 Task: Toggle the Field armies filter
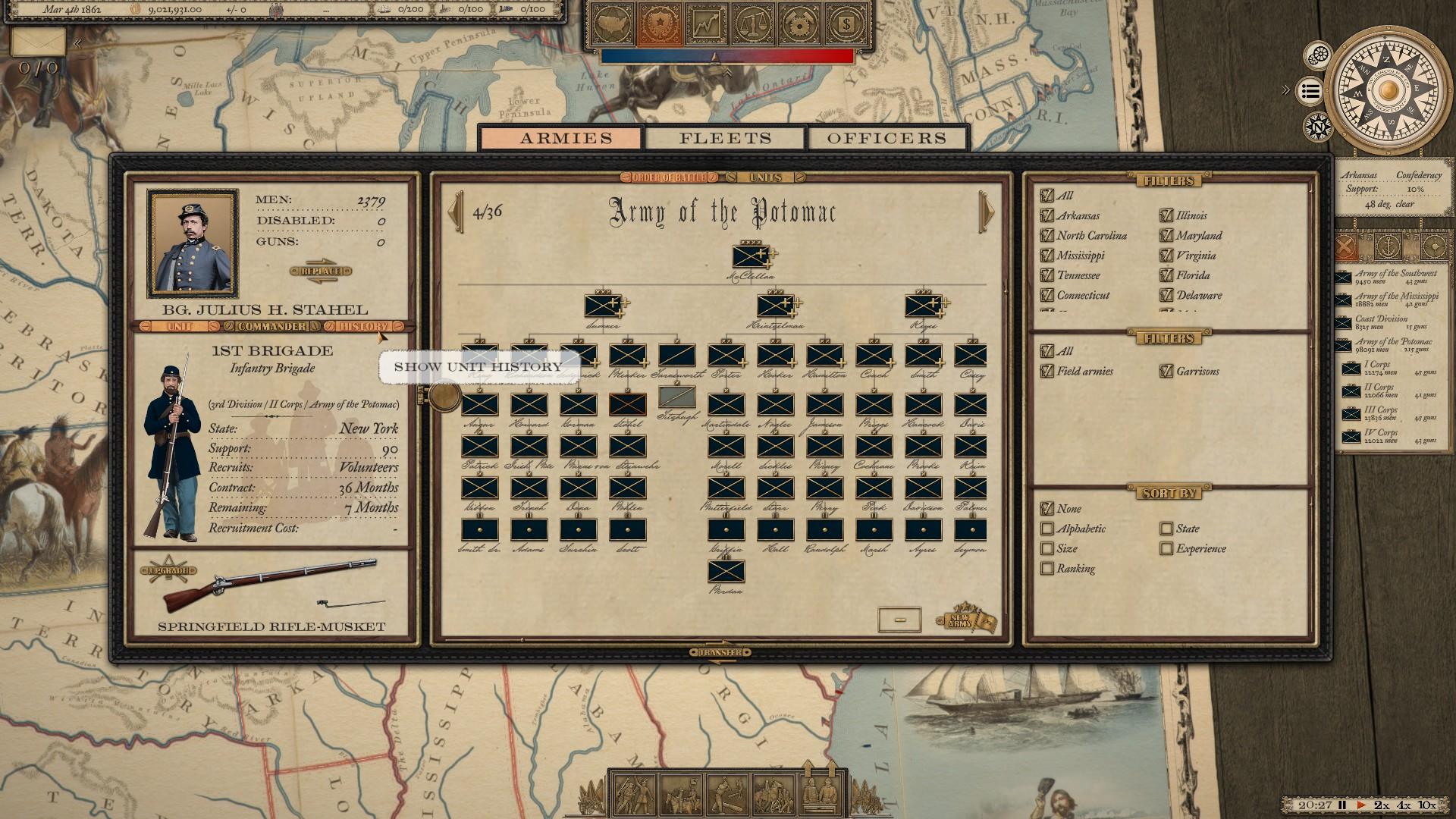click(x=1047, y=372)
